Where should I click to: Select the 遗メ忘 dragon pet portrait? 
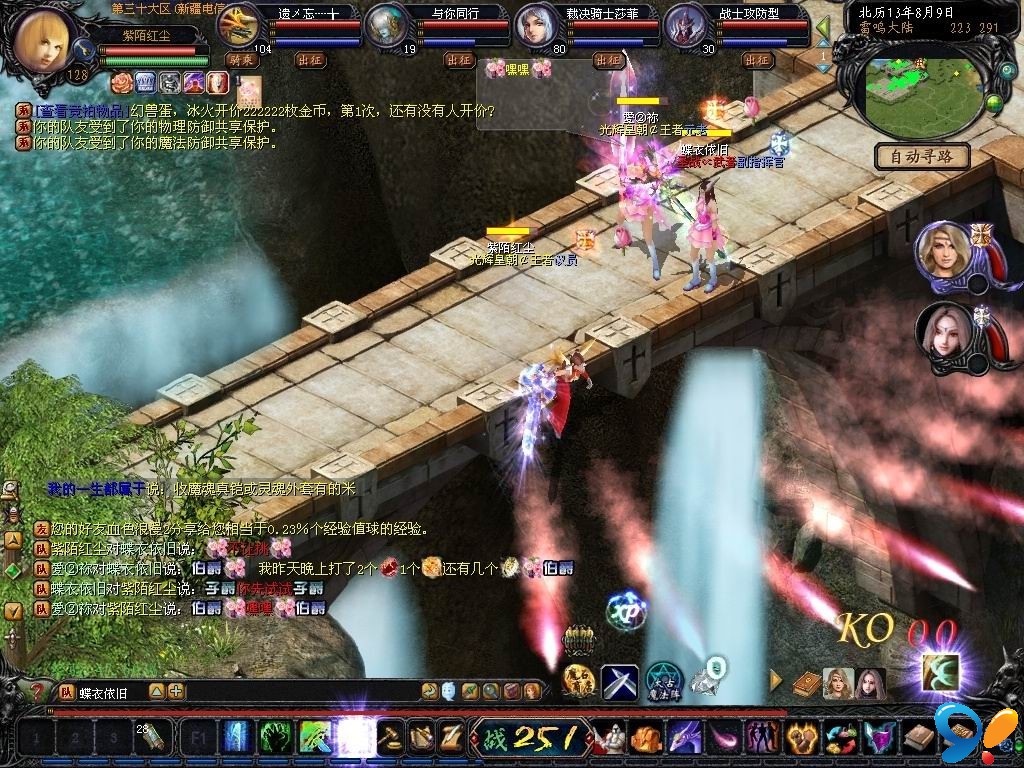(x=238, y=24)
